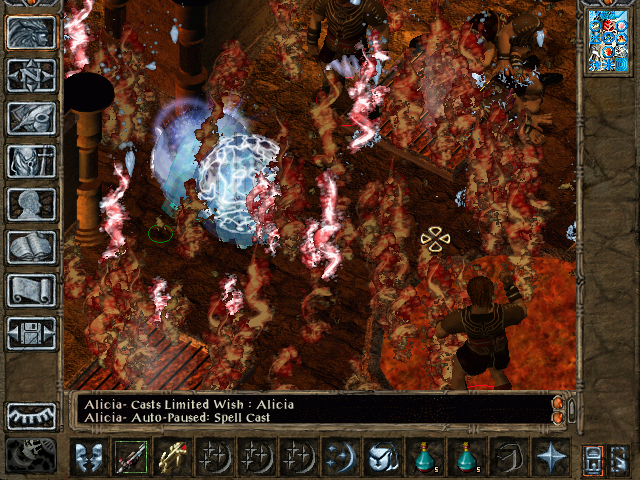Show the character record sheet
The height and width of the screenshot is (480, 640).
(x=31, y=204)
